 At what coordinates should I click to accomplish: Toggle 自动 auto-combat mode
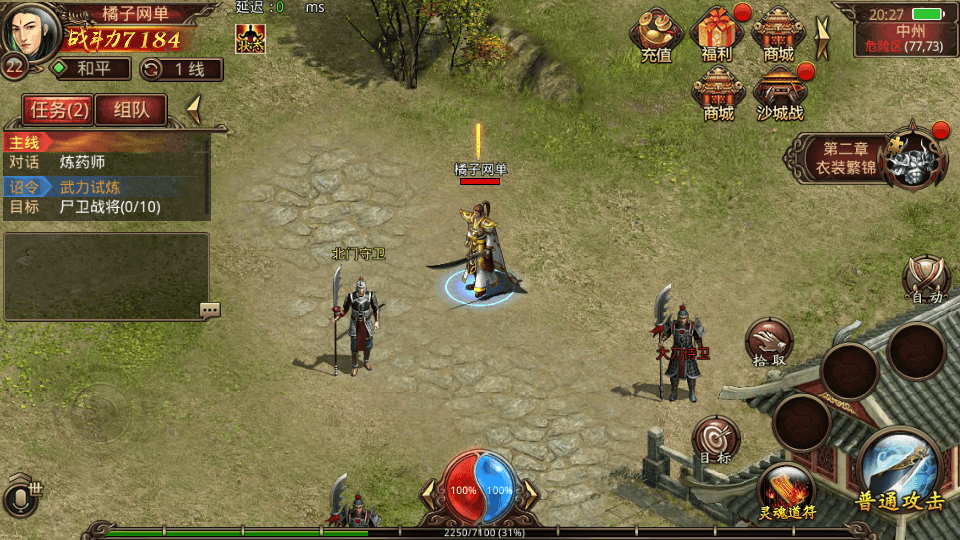(927, 275)
